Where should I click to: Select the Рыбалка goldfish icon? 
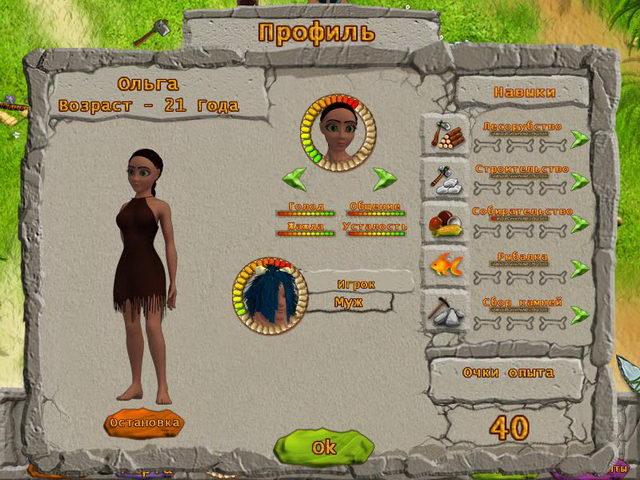(x=445, y=266)
